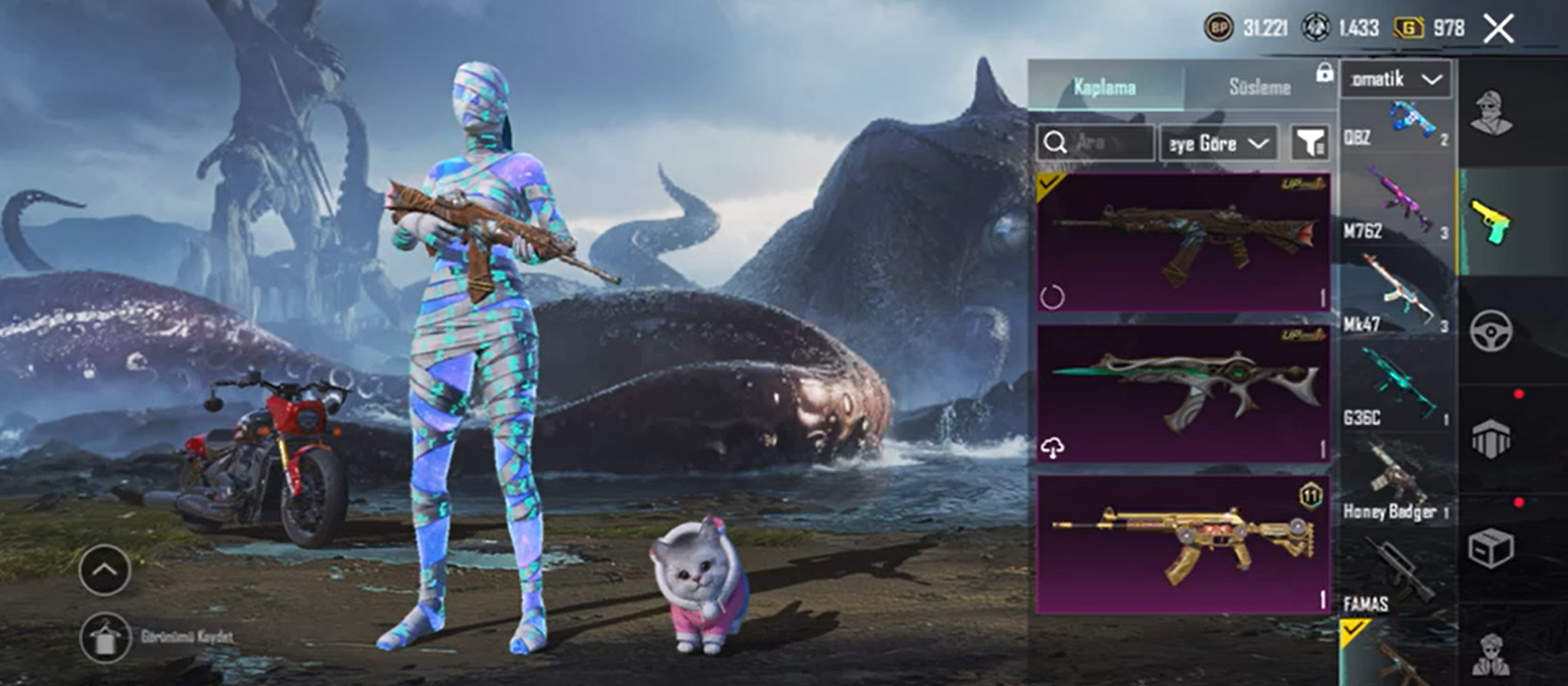
Task: Open the funnel filter button
Action: 1310,143
